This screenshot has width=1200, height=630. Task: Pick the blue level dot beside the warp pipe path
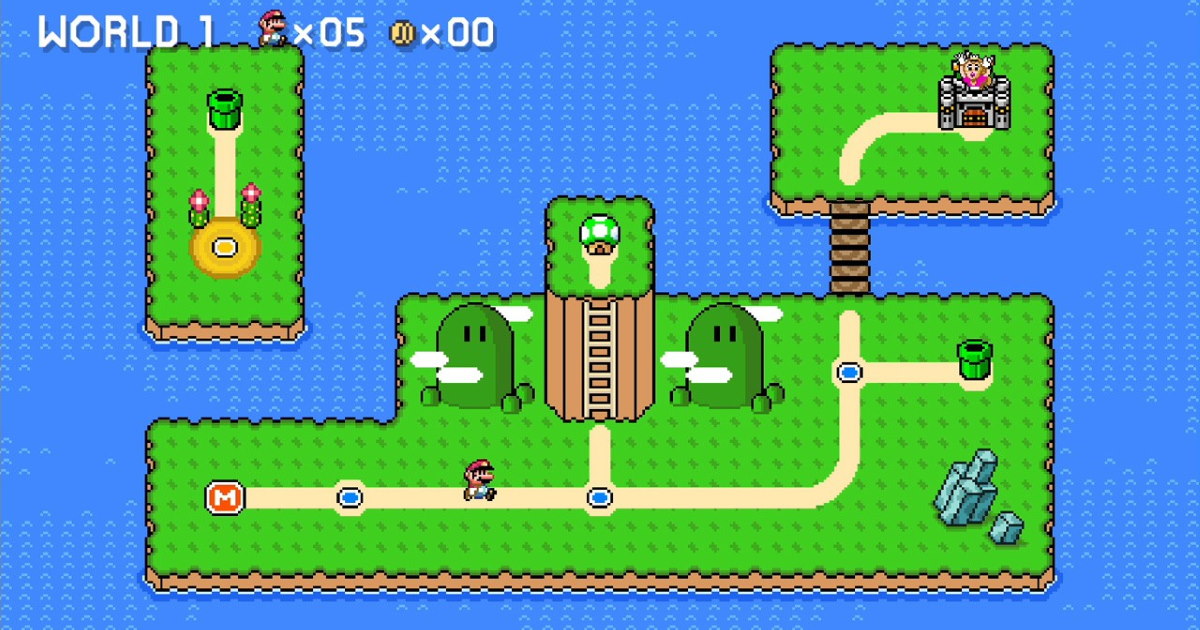[x=849, y=372]
